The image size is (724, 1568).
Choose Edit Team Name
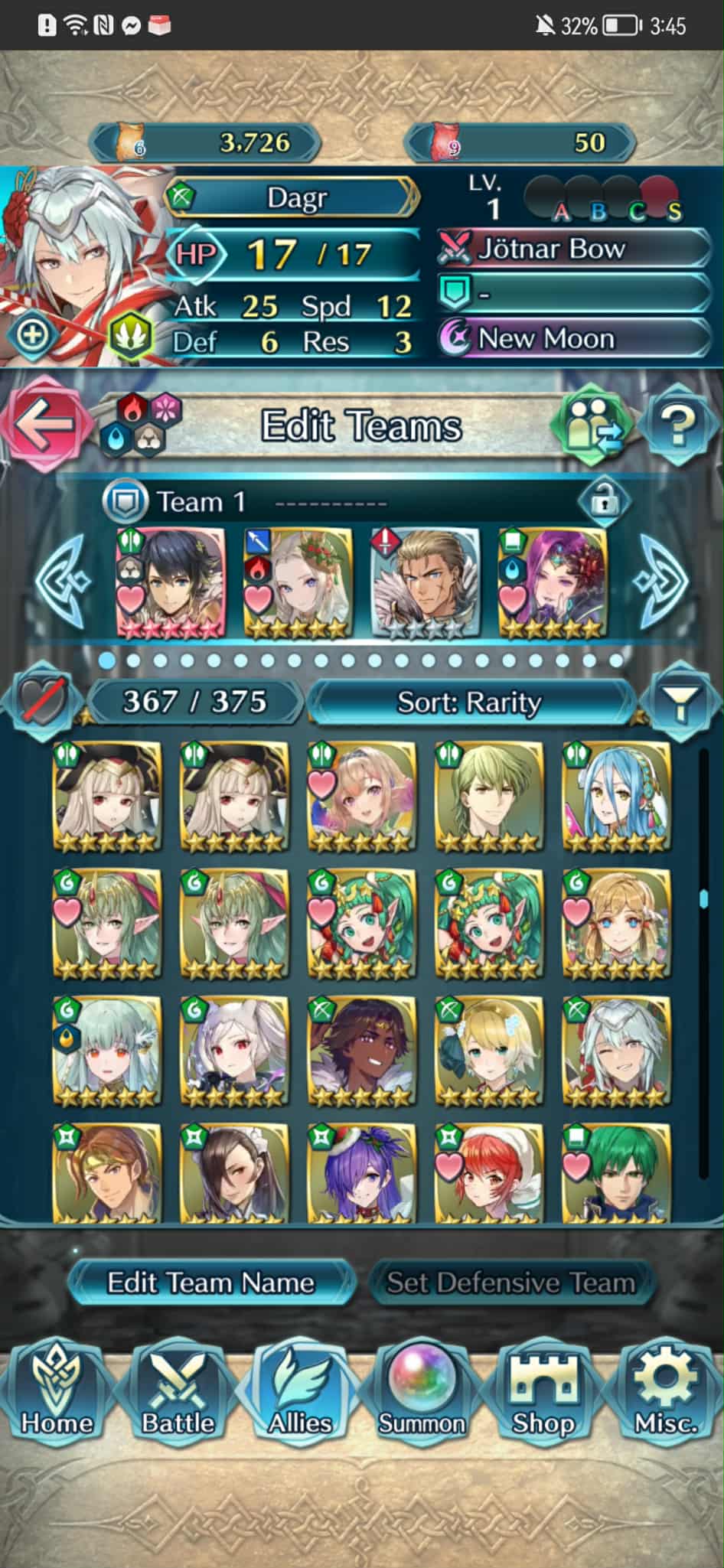(x=210, y=1283)
